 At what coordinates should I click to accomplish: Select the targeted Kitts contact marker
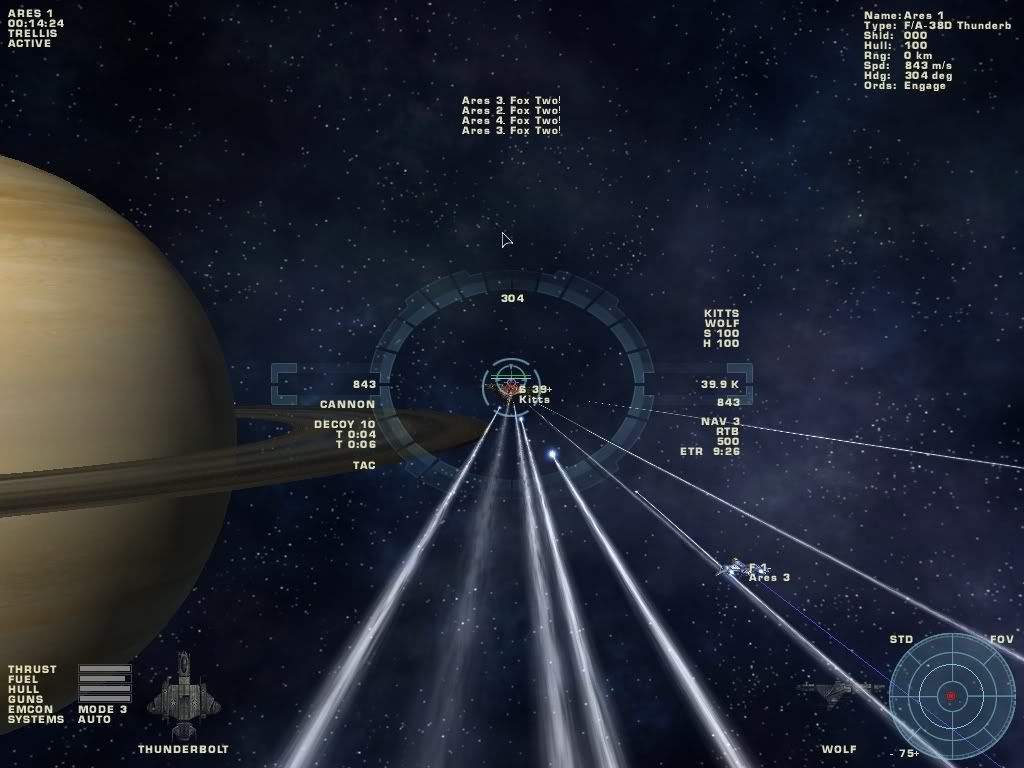coord(511,385)
